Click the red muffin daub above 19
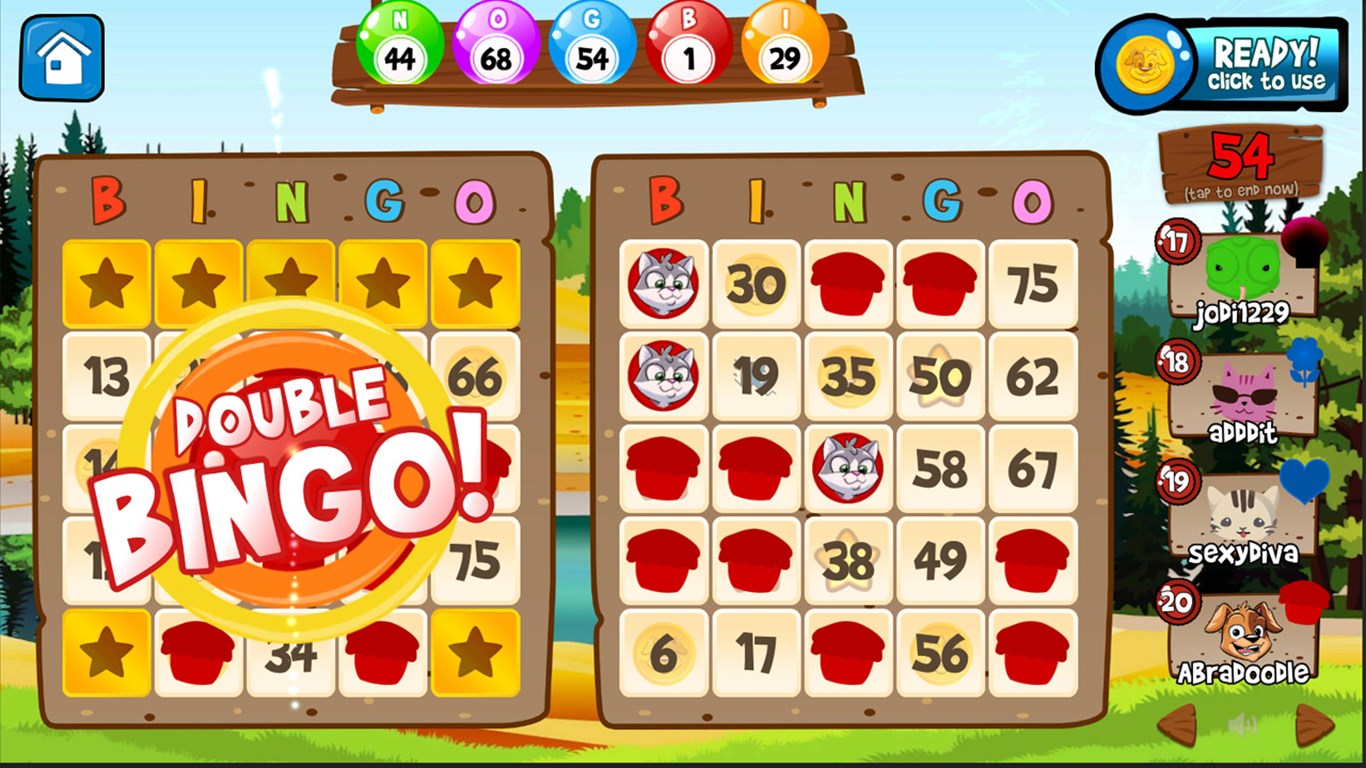Image resolution: width=1366 pixels, height=768 pixels. pyautogui.click(x=847, y=282)
